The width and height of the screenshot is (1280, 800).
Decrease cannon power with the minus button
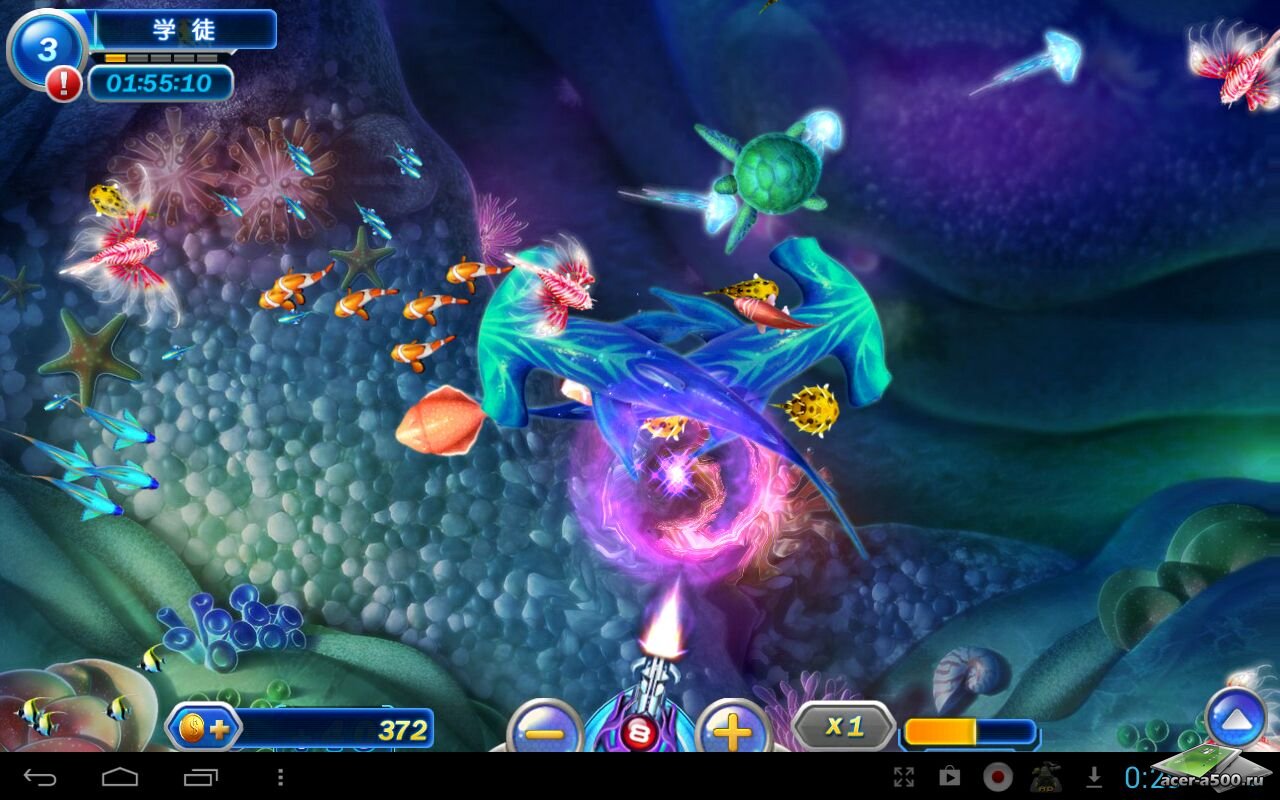(x=545, y=731)
